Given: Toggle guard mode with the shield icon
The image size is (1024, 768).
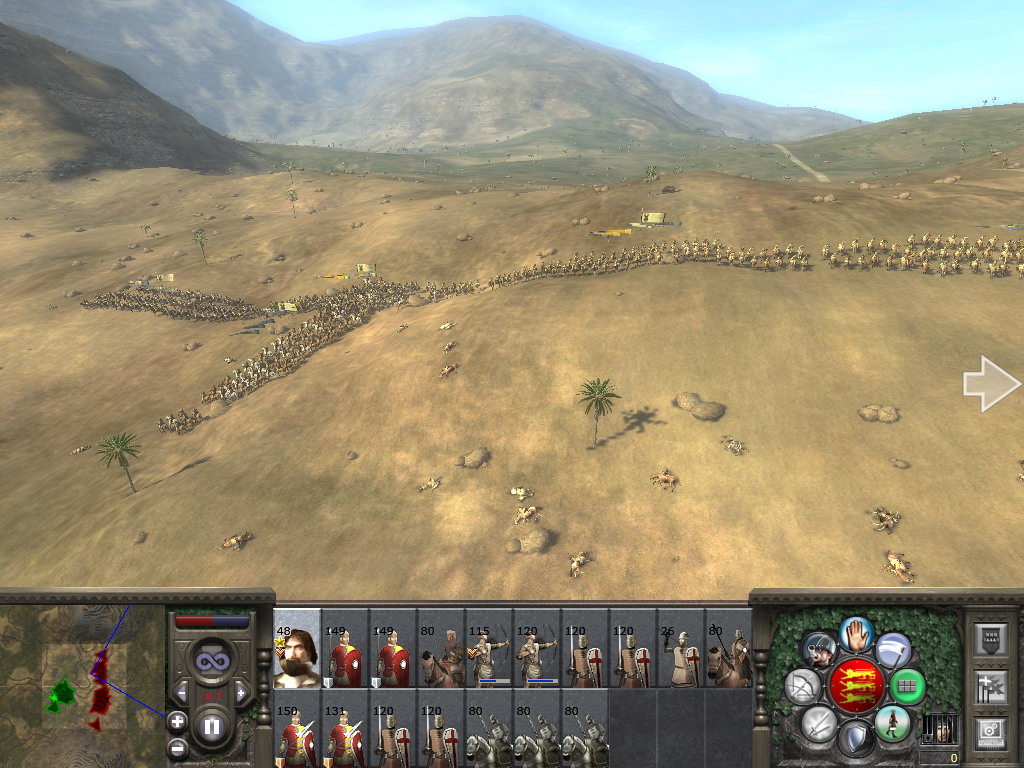Looking at the screenshot, I should pyautogui.click(x=855, y=739).
